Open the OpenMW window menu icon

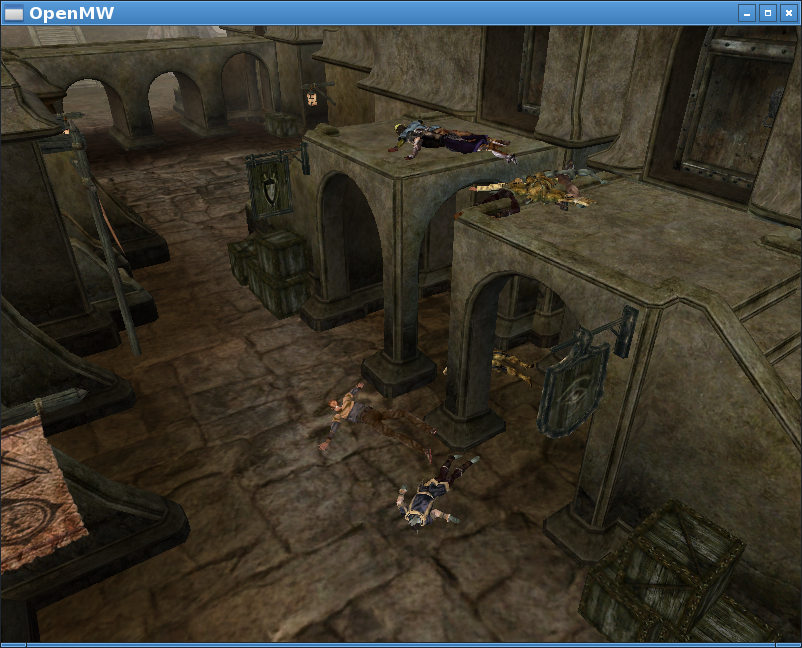[x=14, y=13]
